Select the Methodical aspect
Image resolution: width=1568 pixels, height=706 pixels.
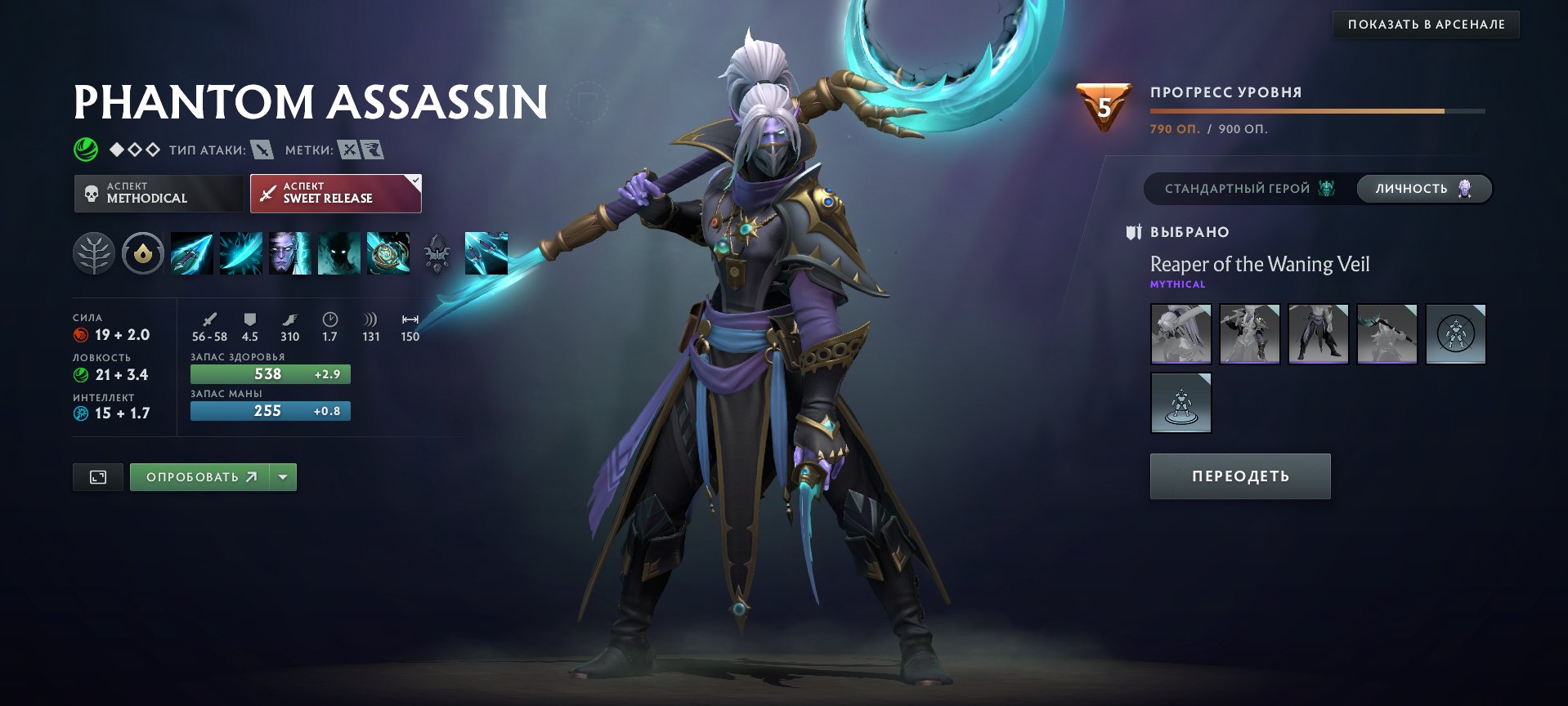pos(159,193)
